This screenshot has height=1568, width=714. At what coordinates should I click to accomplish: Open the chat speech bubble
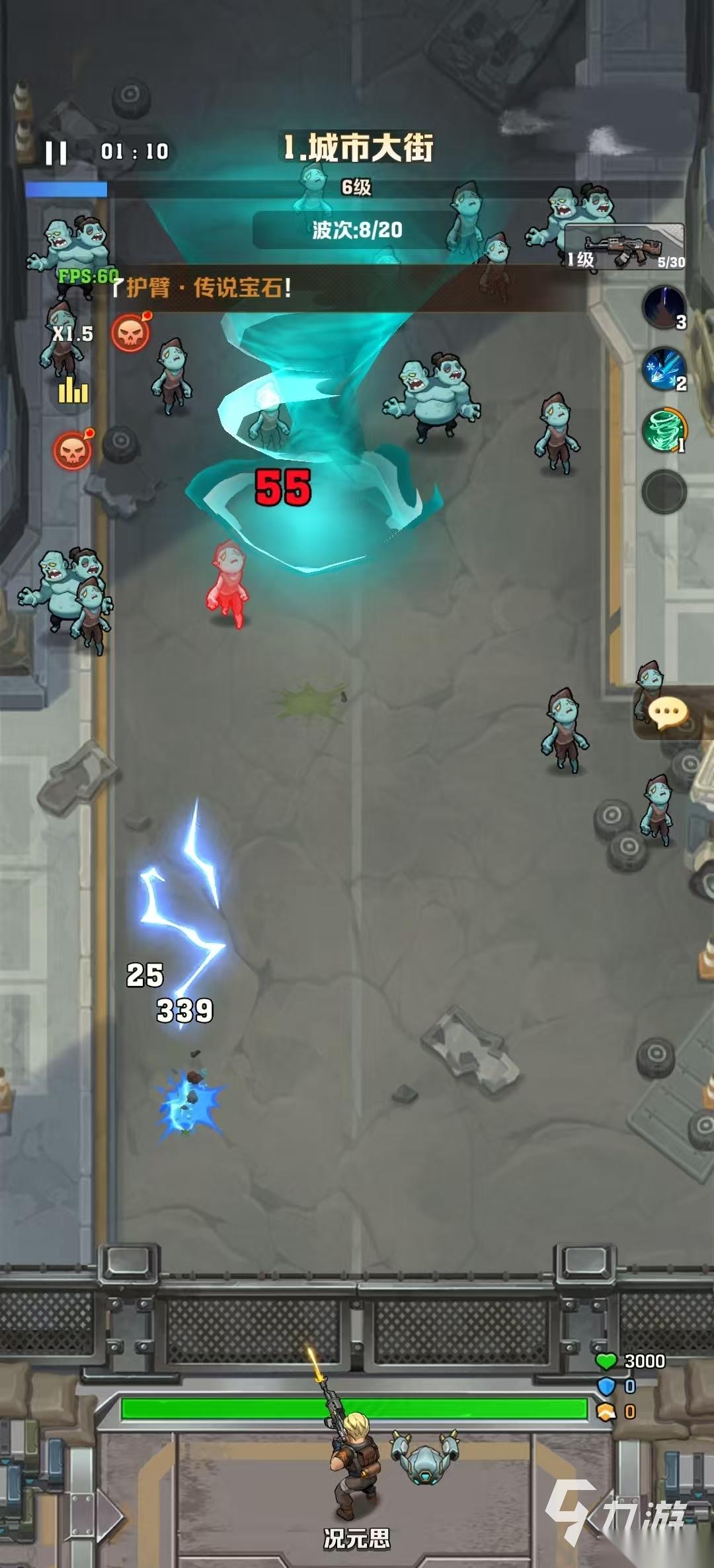[668, 714]
